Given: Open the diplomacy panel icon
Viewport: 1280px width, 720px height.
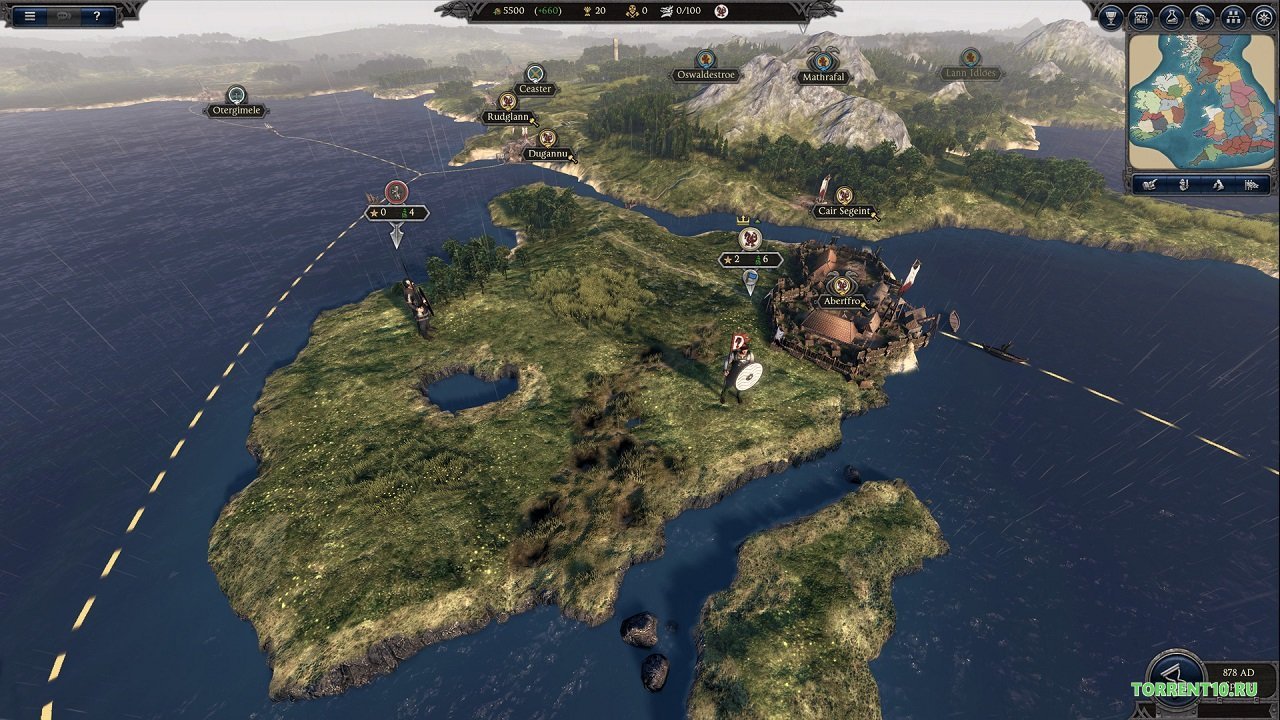Looking at the screenshot, I should tap(1202, 15).
